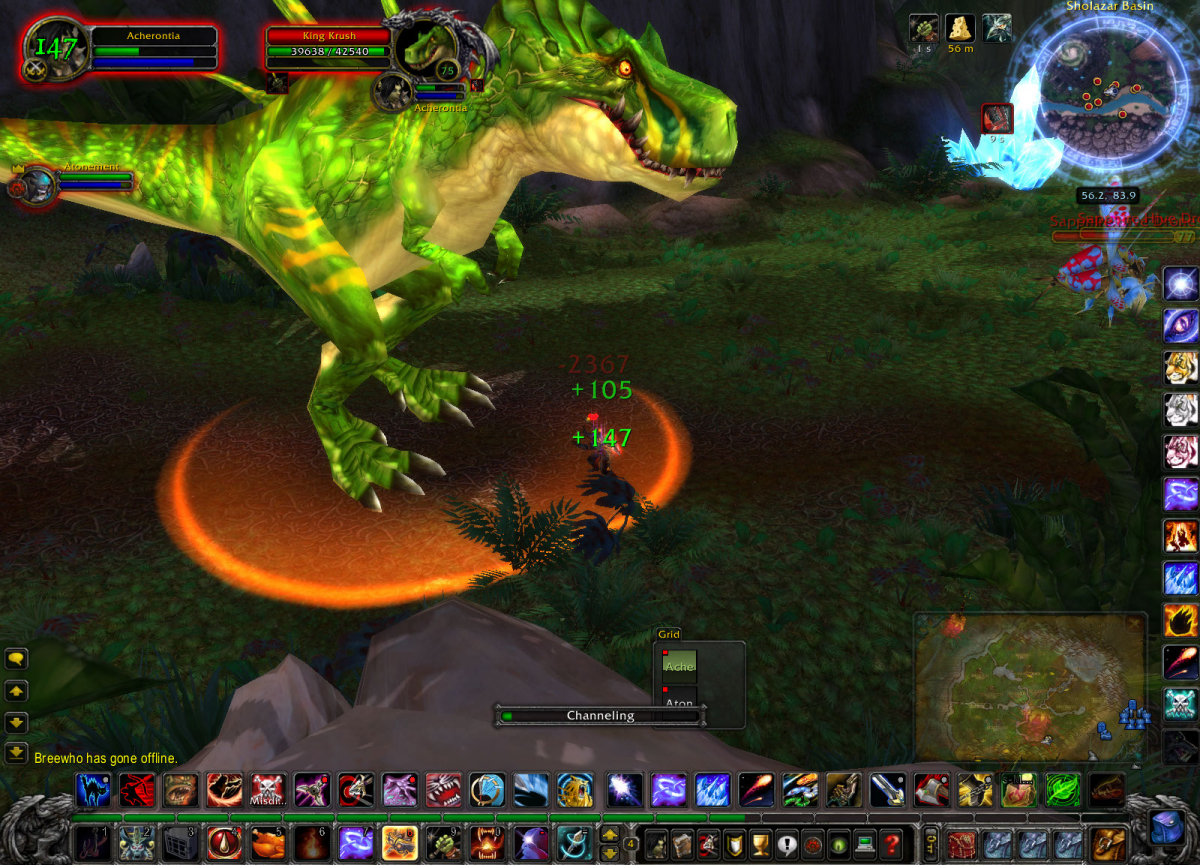Open the blue backpack bag

point(1167,829)
